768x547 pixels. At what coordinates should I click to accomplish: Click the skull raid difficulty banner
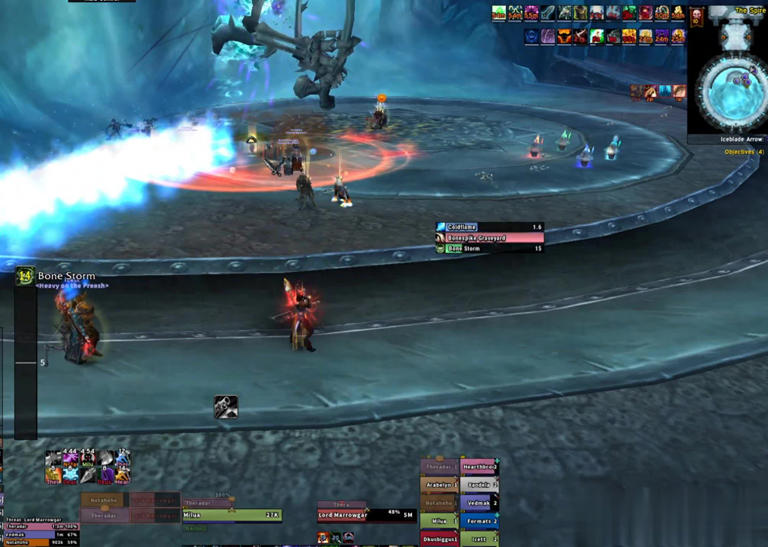click(696, 18)
